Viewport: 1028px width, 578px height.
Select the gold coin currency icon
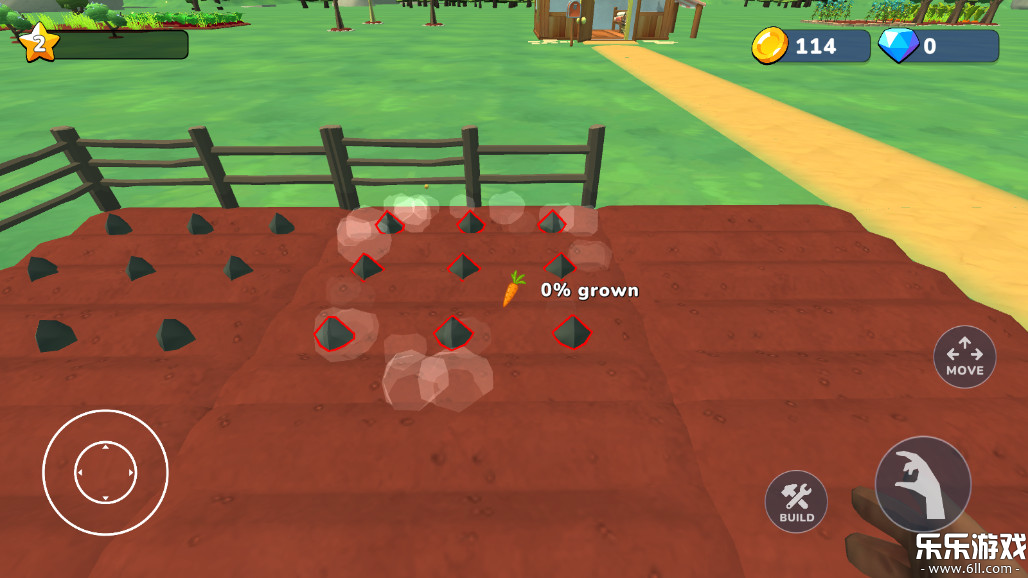770,46
